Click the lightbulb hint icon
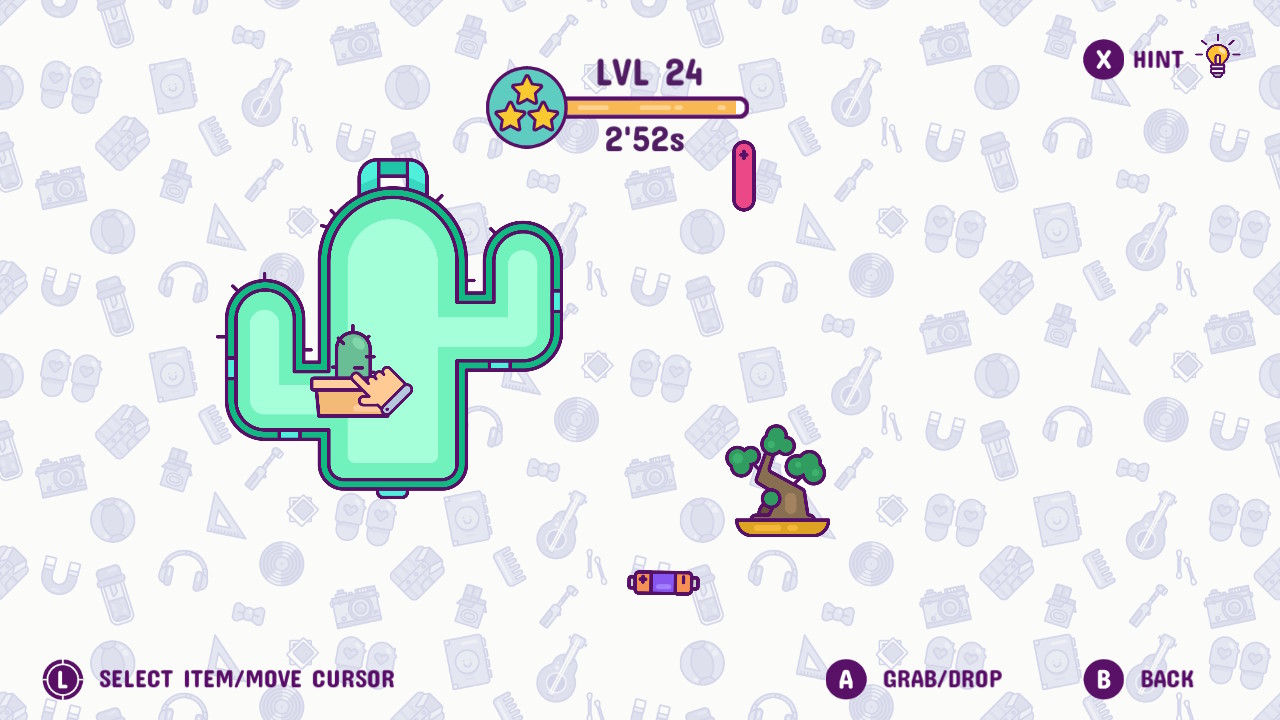1280x720 pixels. coord(1216,59)
